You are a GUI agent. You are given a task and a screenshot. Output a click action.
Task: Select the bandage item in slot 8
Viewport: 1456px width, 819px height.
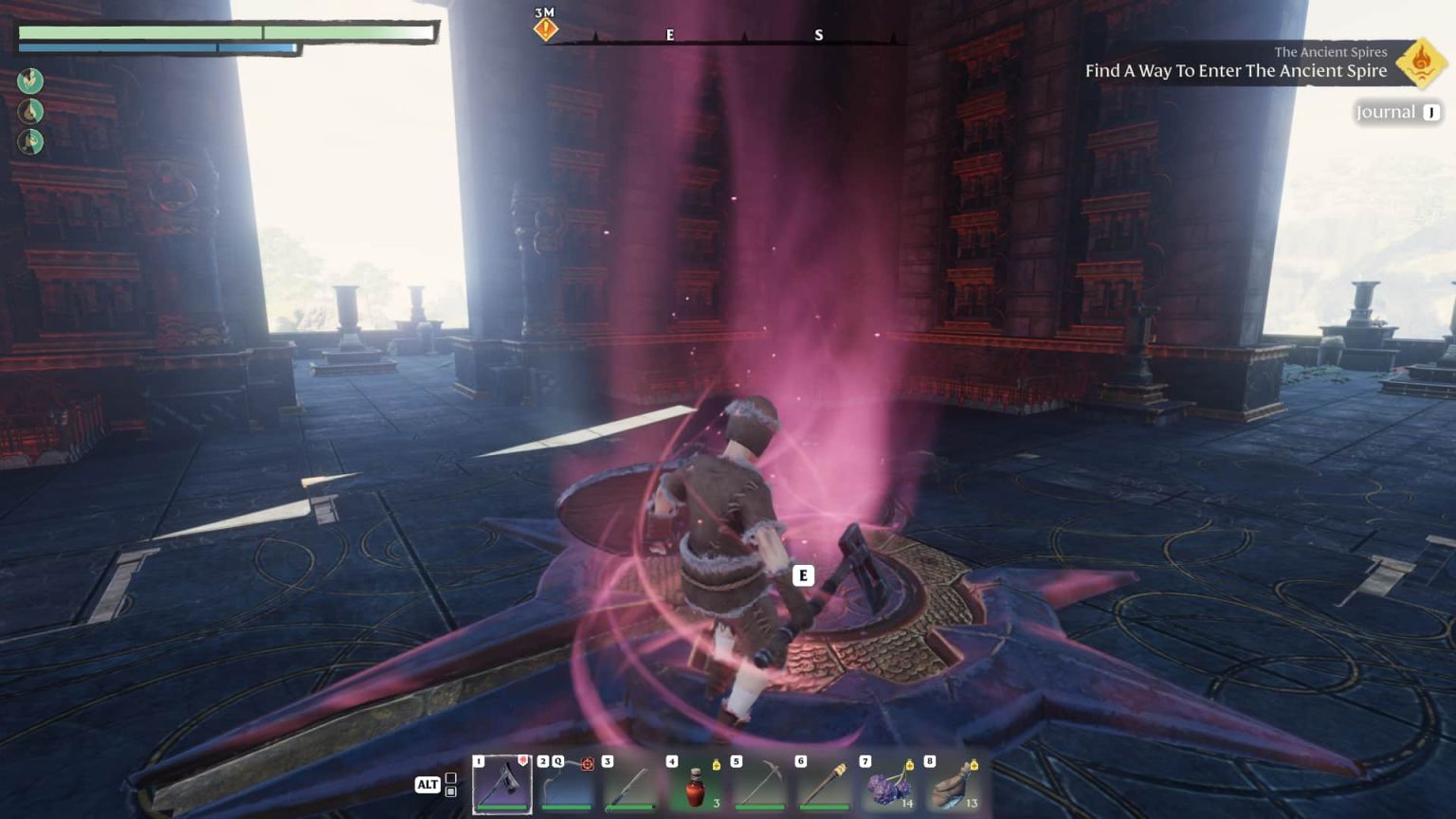[954, 785]
